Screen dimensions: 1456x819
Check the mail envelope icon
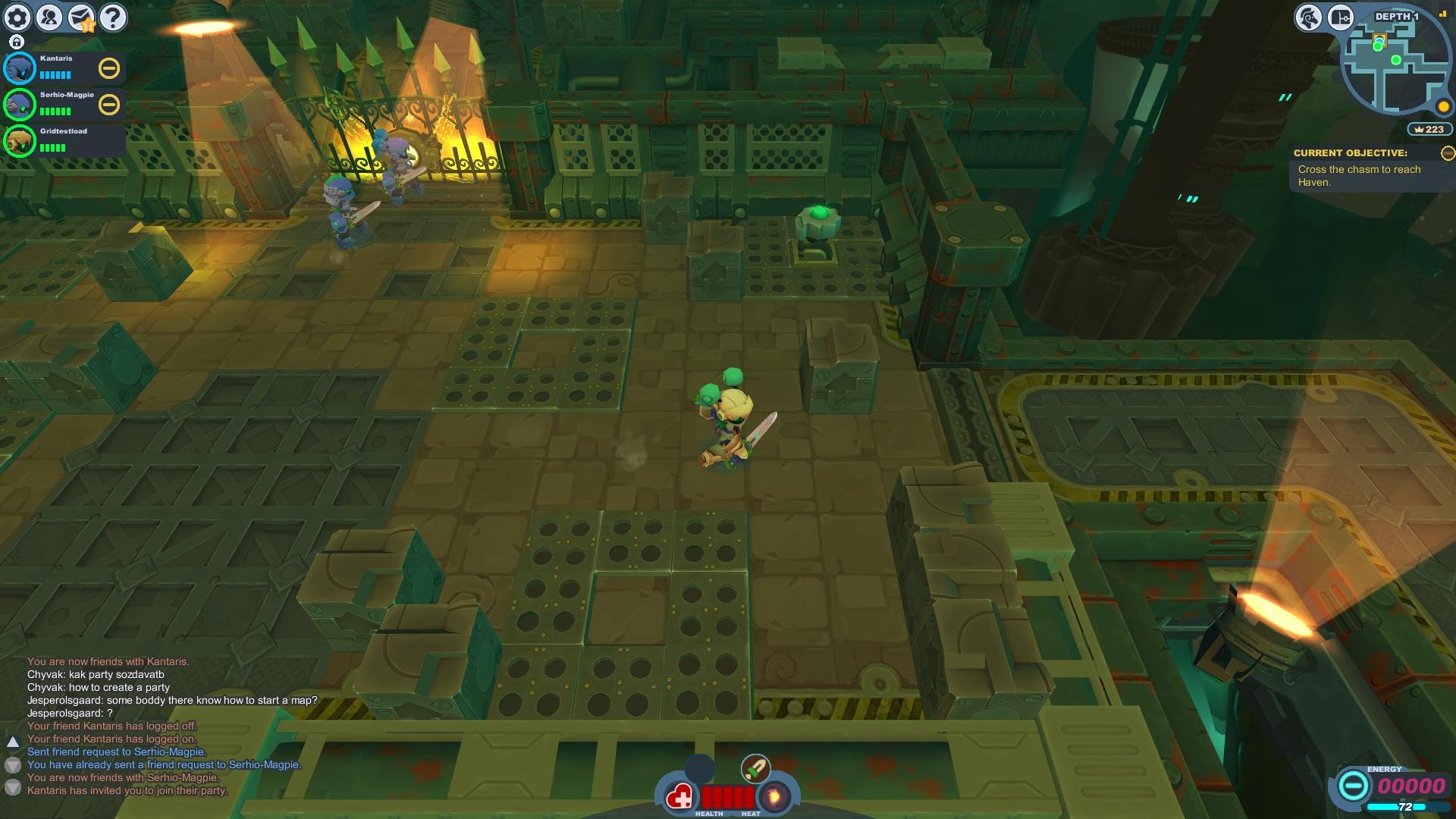[x=81, y=17]
